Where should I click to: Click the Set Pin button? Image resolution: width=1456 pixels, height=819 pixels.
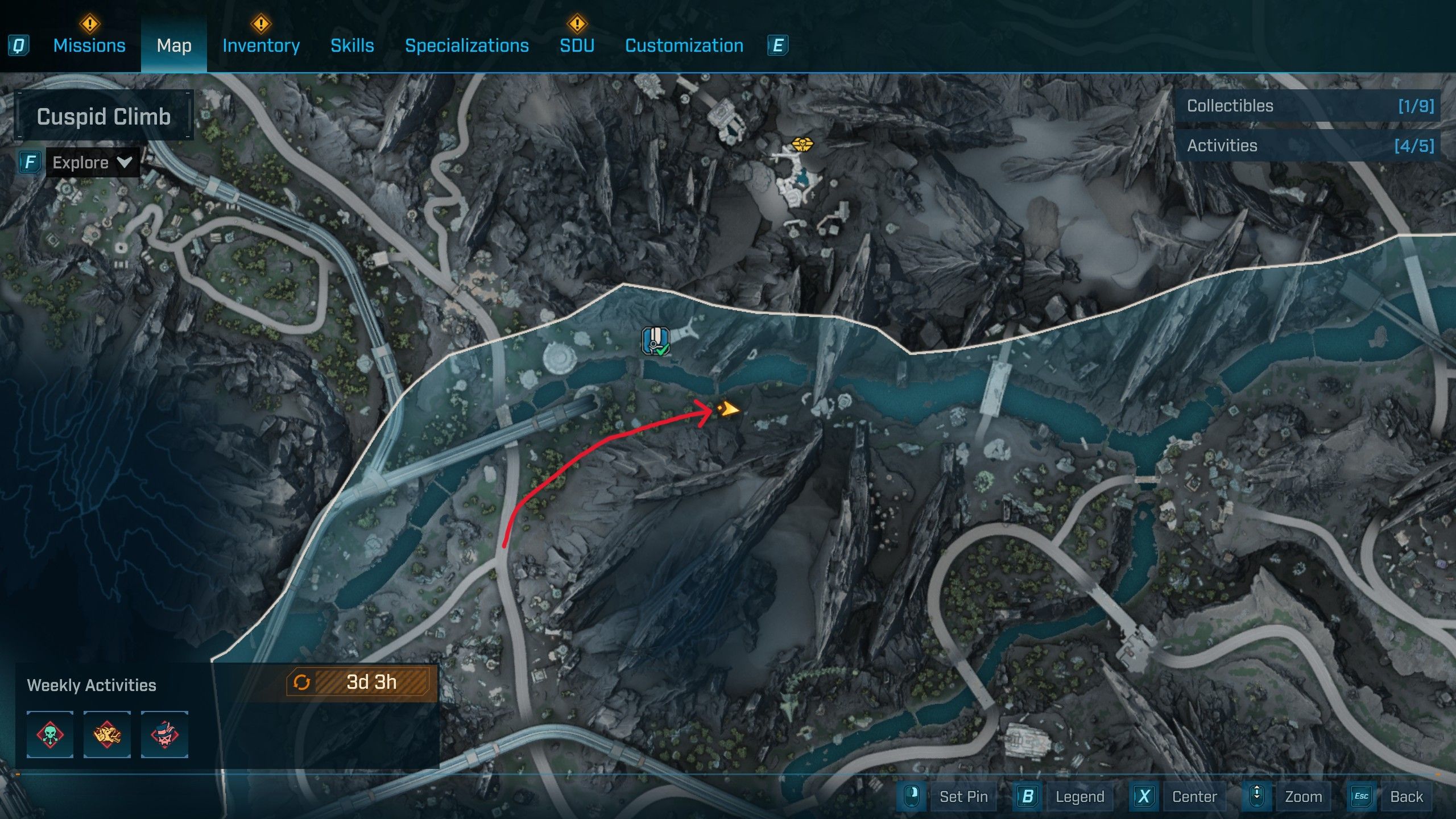coord(963,796)
